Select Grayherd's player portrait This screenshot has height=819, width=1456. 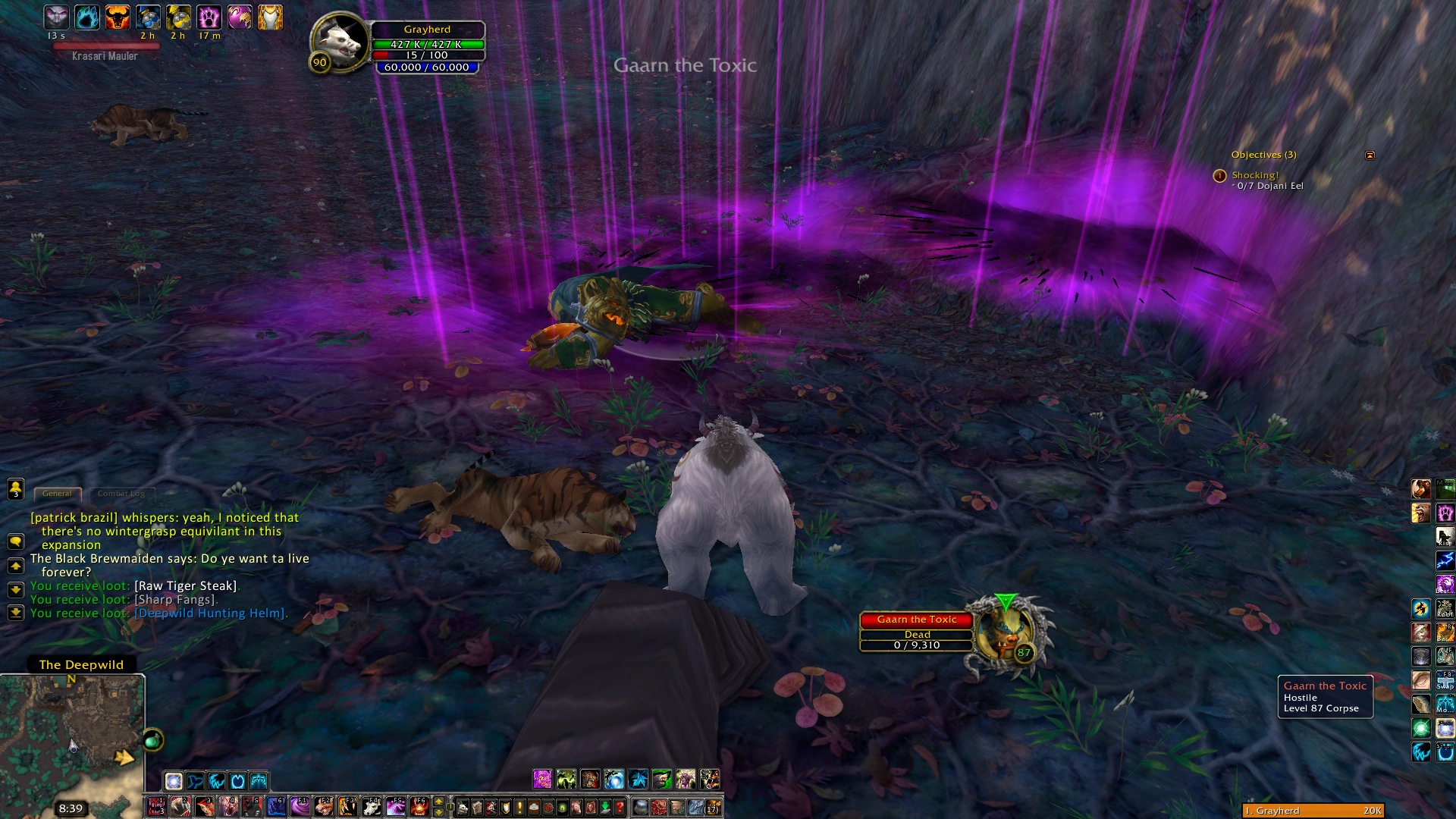340,44
